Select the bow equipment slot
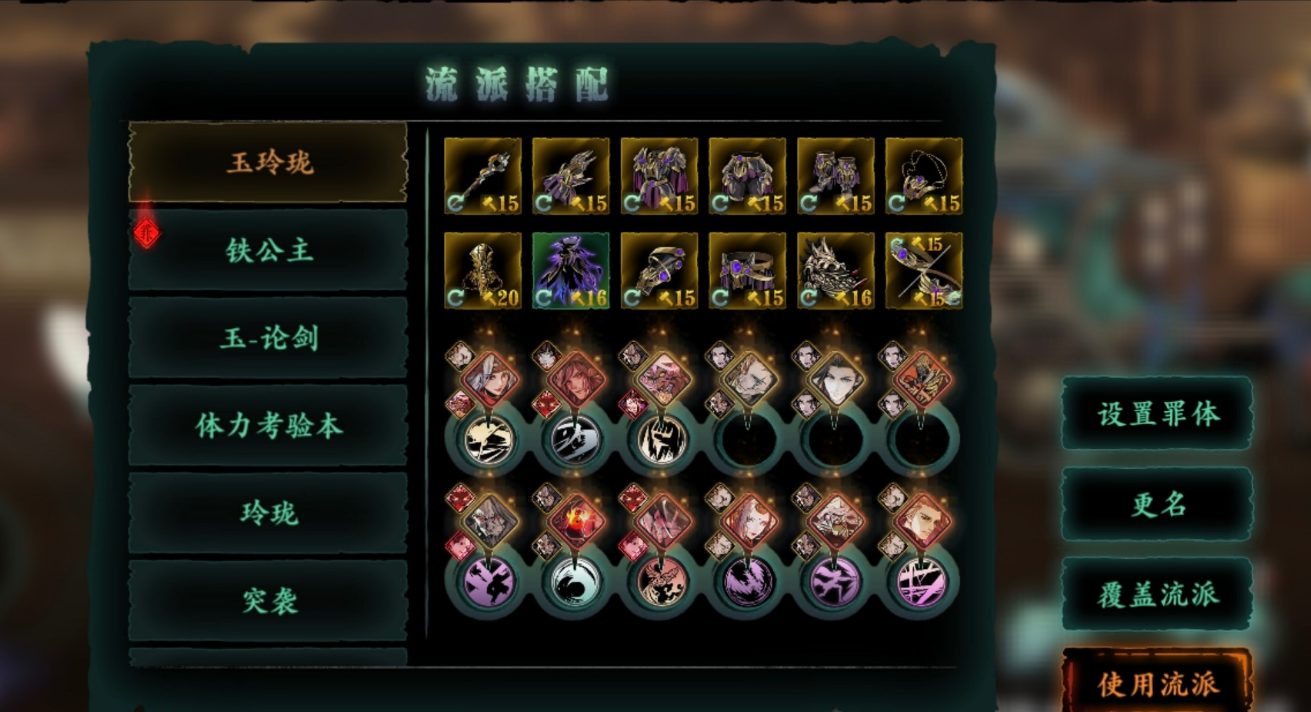1311x712 pixels. [x=924, y=271]
